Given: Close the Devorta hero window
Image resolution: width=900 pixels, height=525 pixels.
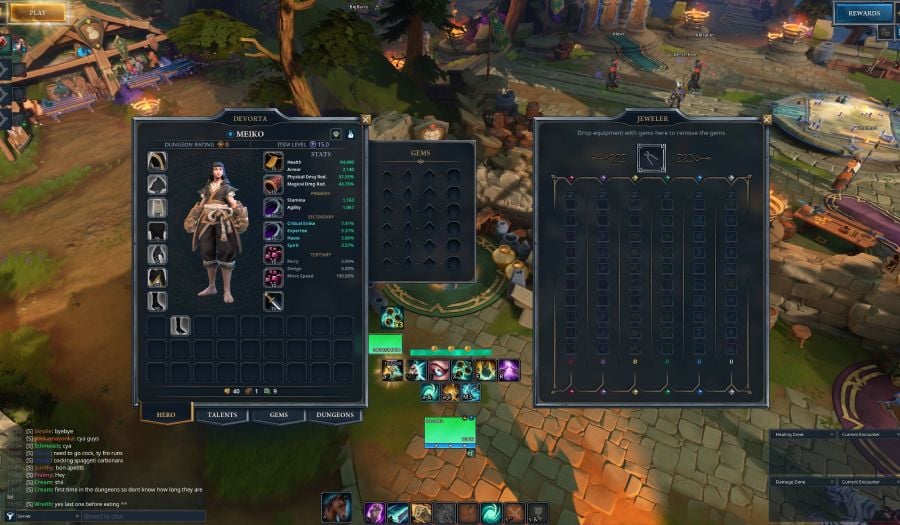Looking at the screenshot, I should [x=364, y=119].
